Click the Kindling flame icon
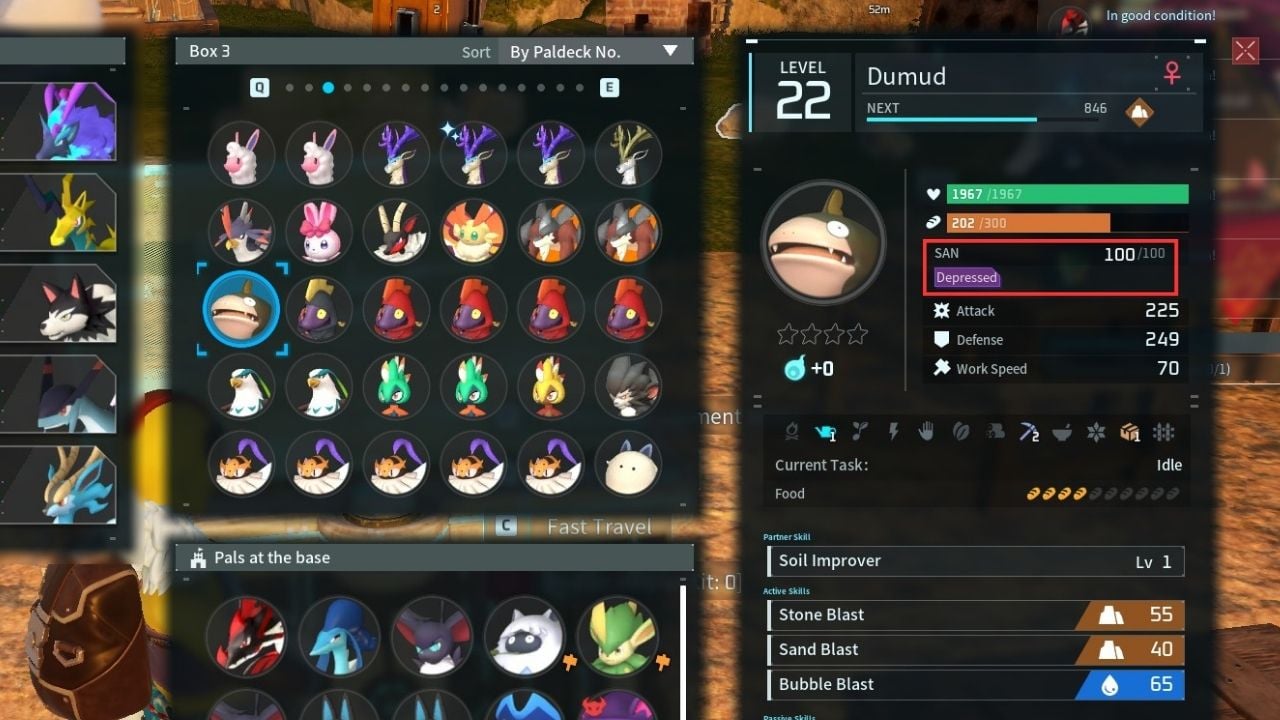Image resolution: width=1280 pixels, height=720 pixels. [793, 433]
